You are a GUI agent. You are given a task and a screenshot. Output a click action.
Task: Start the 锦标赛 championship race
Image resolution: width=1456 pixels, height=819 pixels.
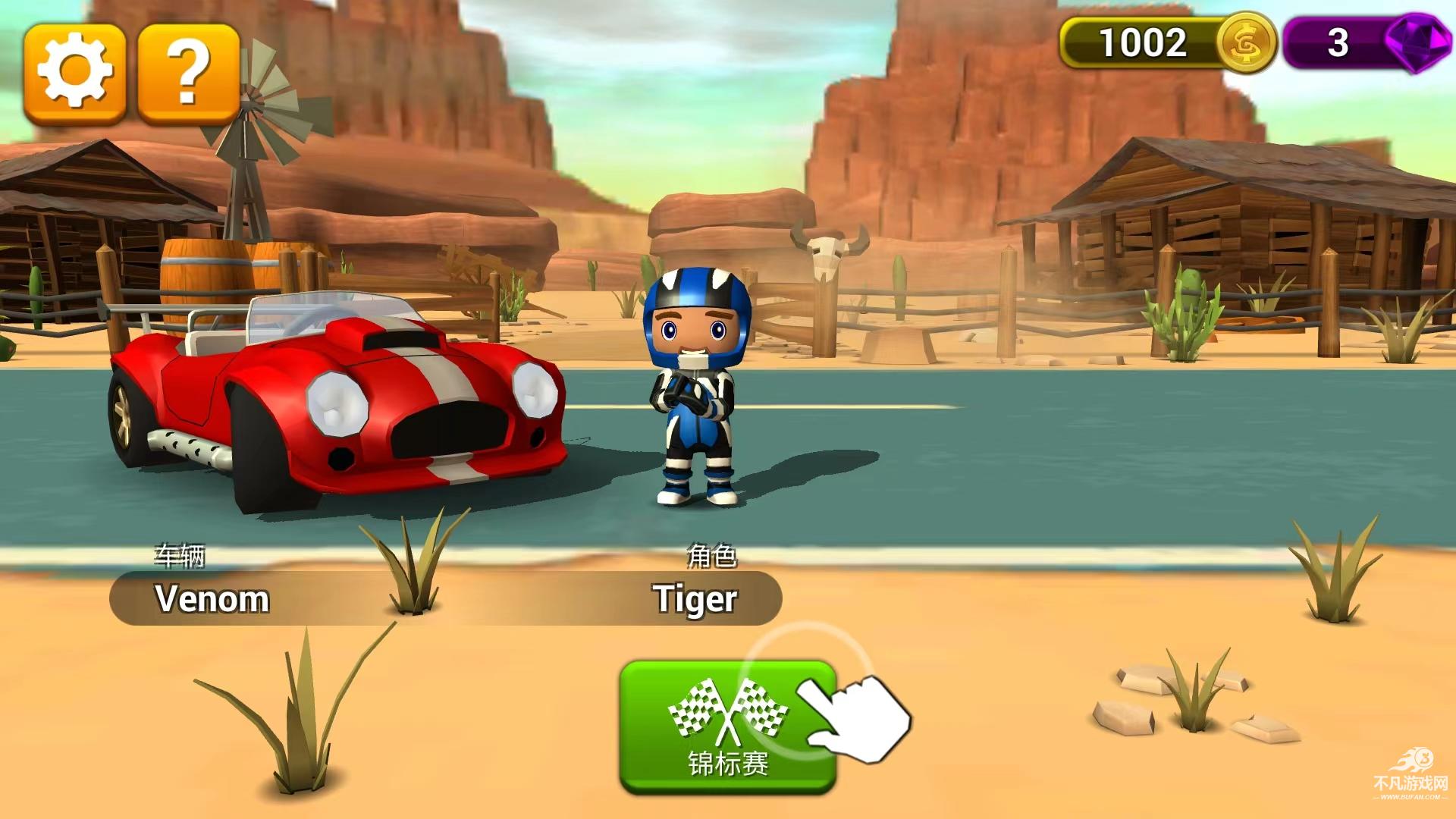726,726
